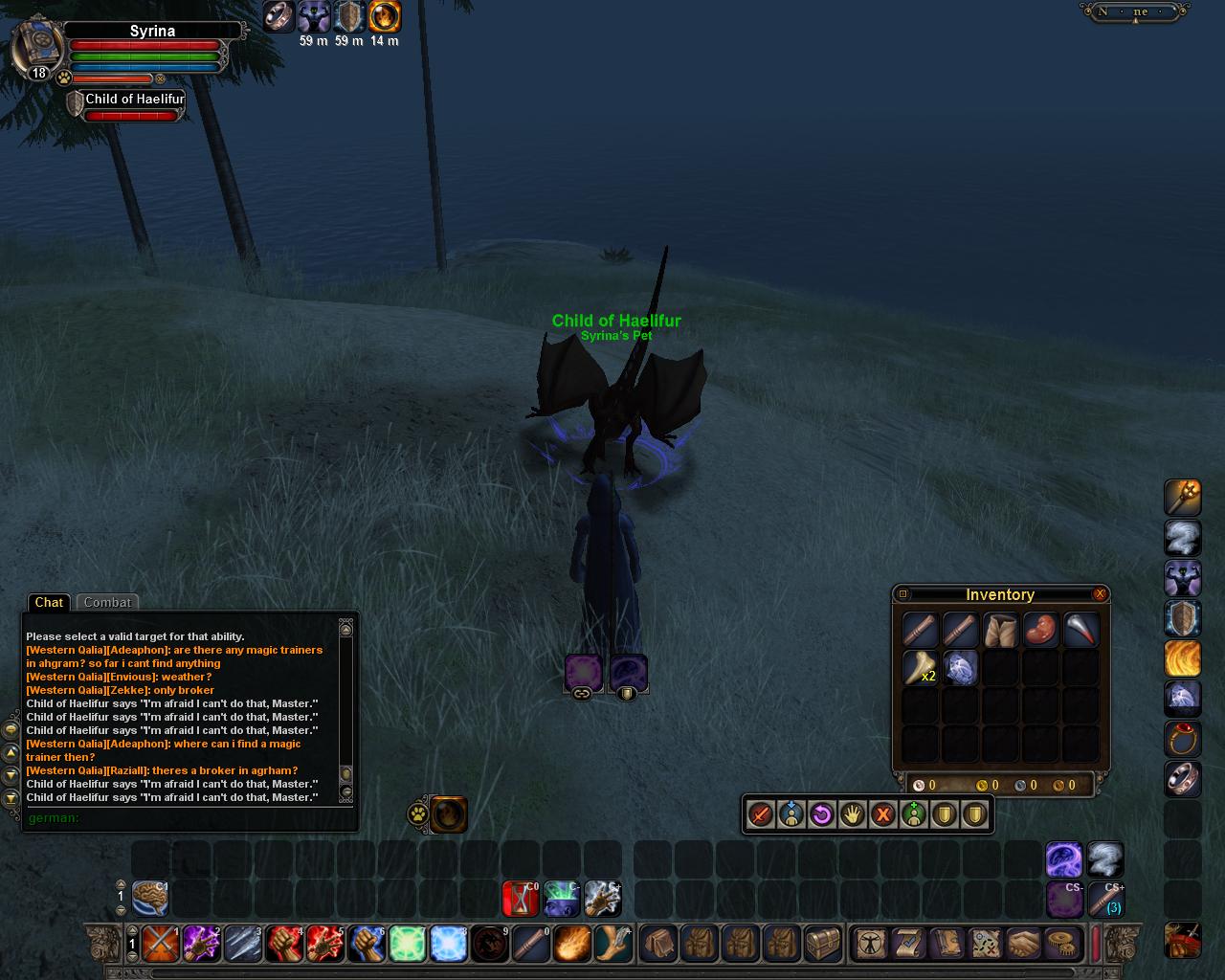The height and width of the screenshot is (980, 1225).
Task: Open the character sheet Vitruvian icon
Action: 870,944
